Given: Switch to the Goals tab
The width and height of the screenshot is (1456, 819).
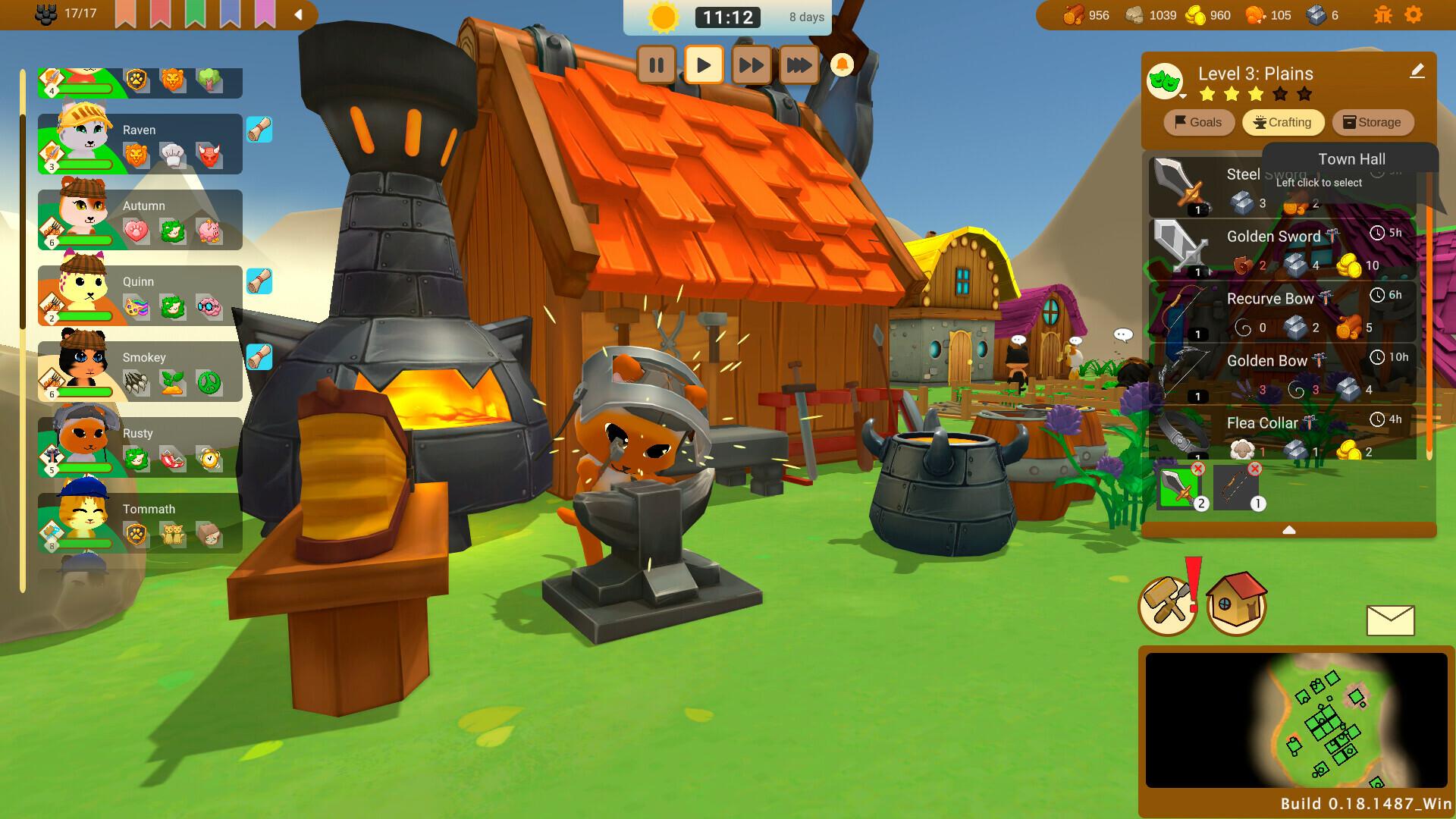Looking at the screenshot, I should pyautogui.click(x=1198, y=122).
